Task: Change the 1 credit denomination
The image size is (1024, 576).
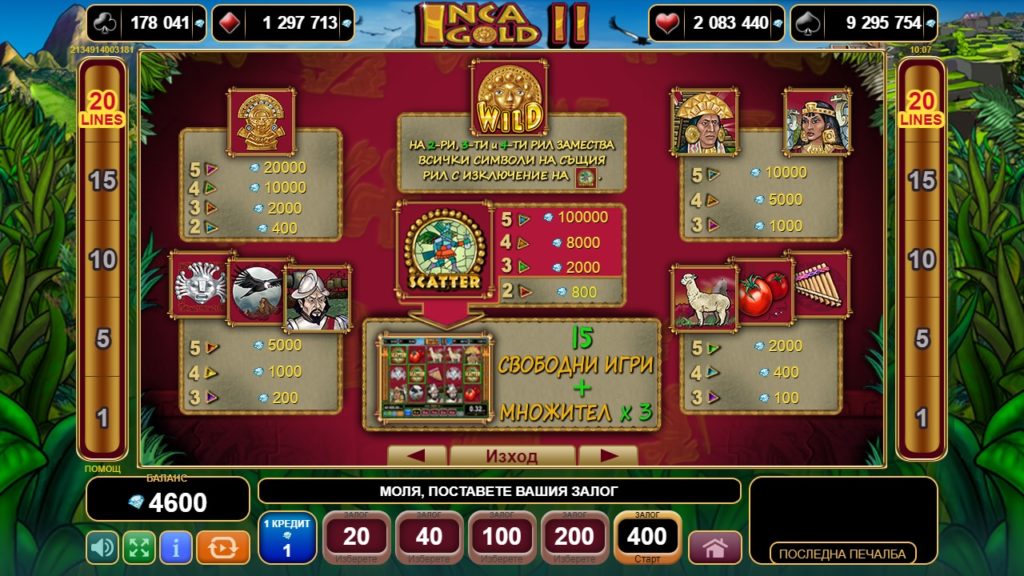Action: [287, 537]
